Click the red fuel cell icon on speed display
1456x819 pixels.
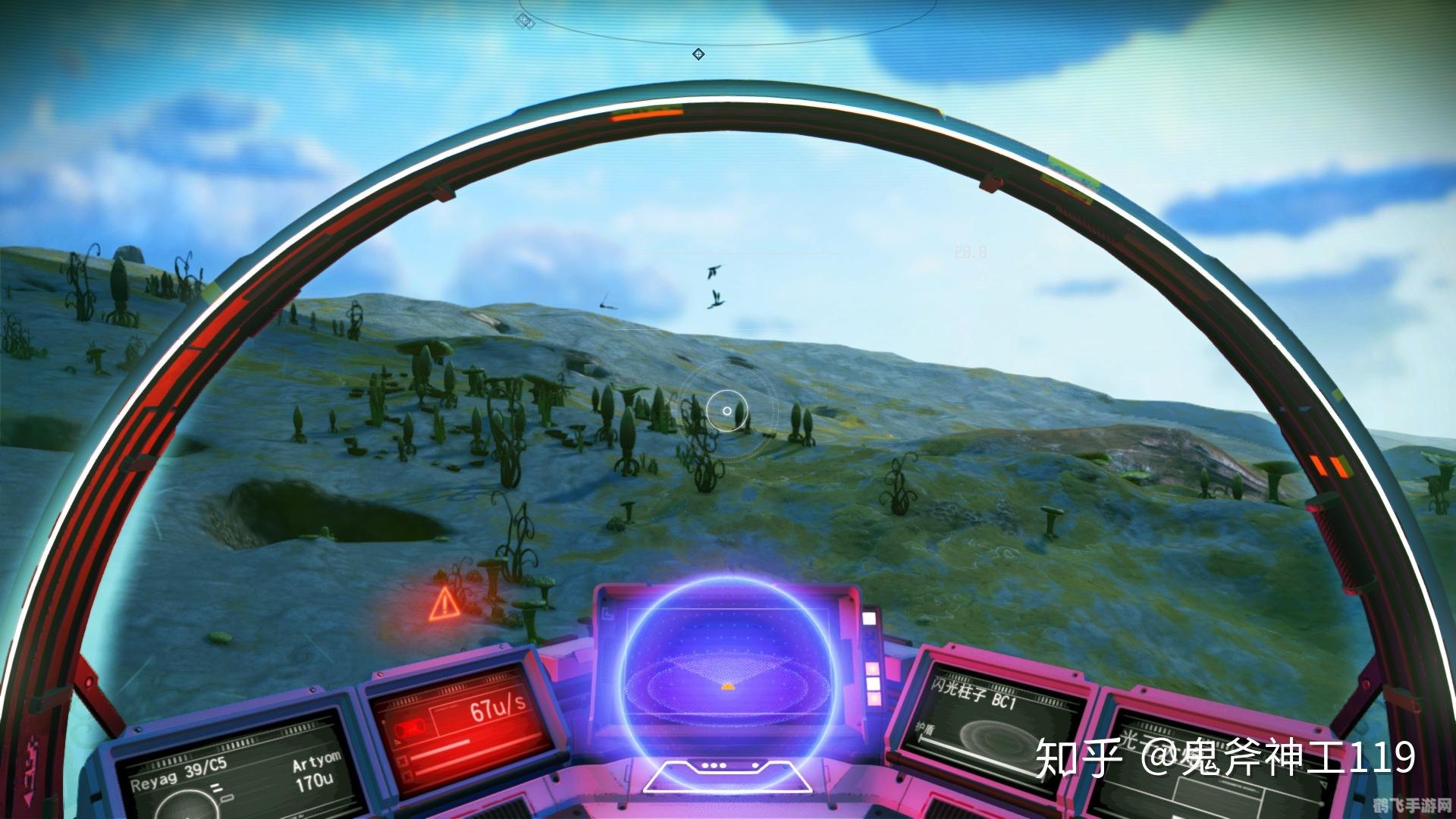(410, 726)
